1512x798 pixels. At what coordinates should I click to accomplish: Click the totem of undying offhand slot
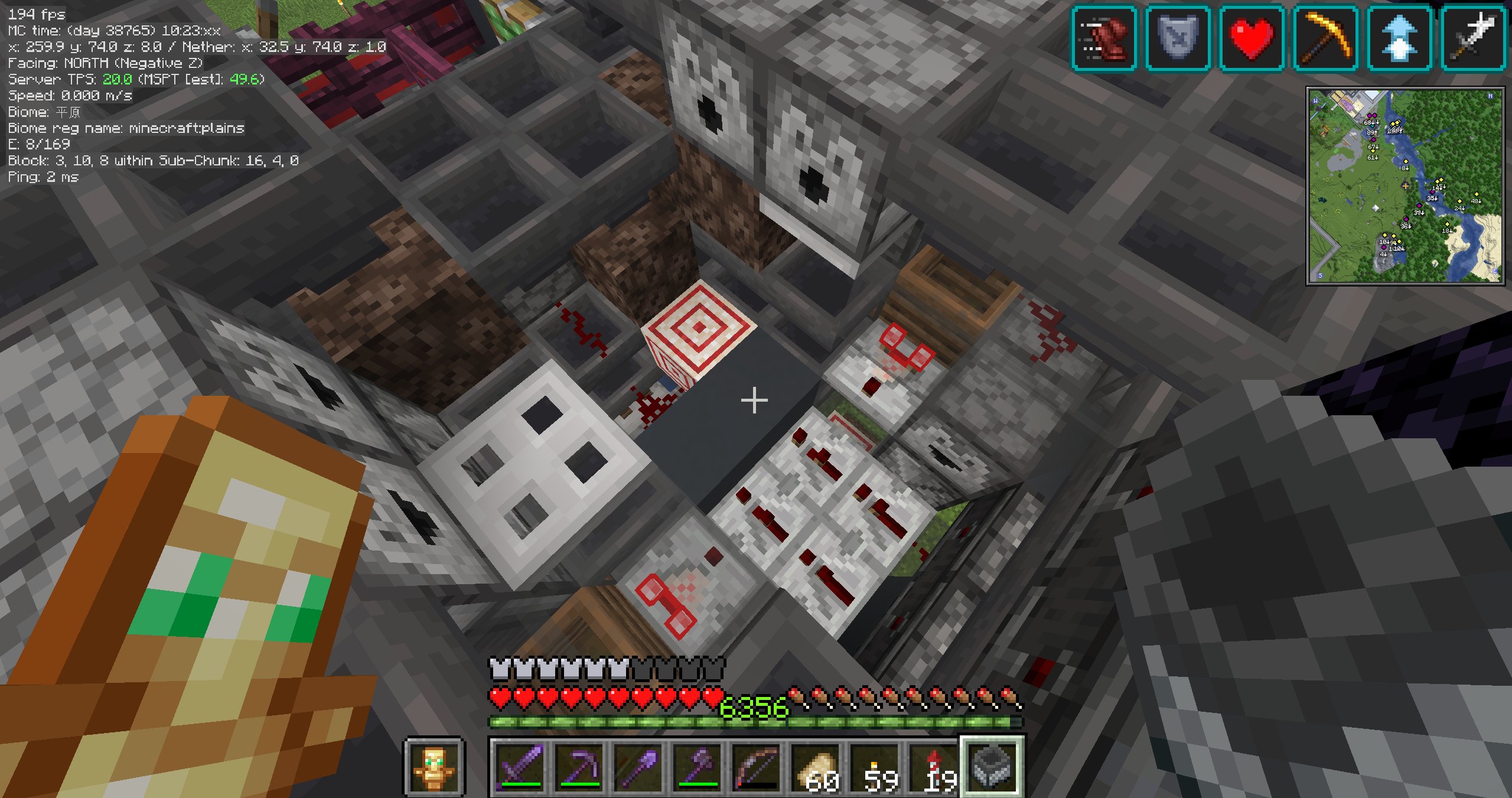(435, 767)
